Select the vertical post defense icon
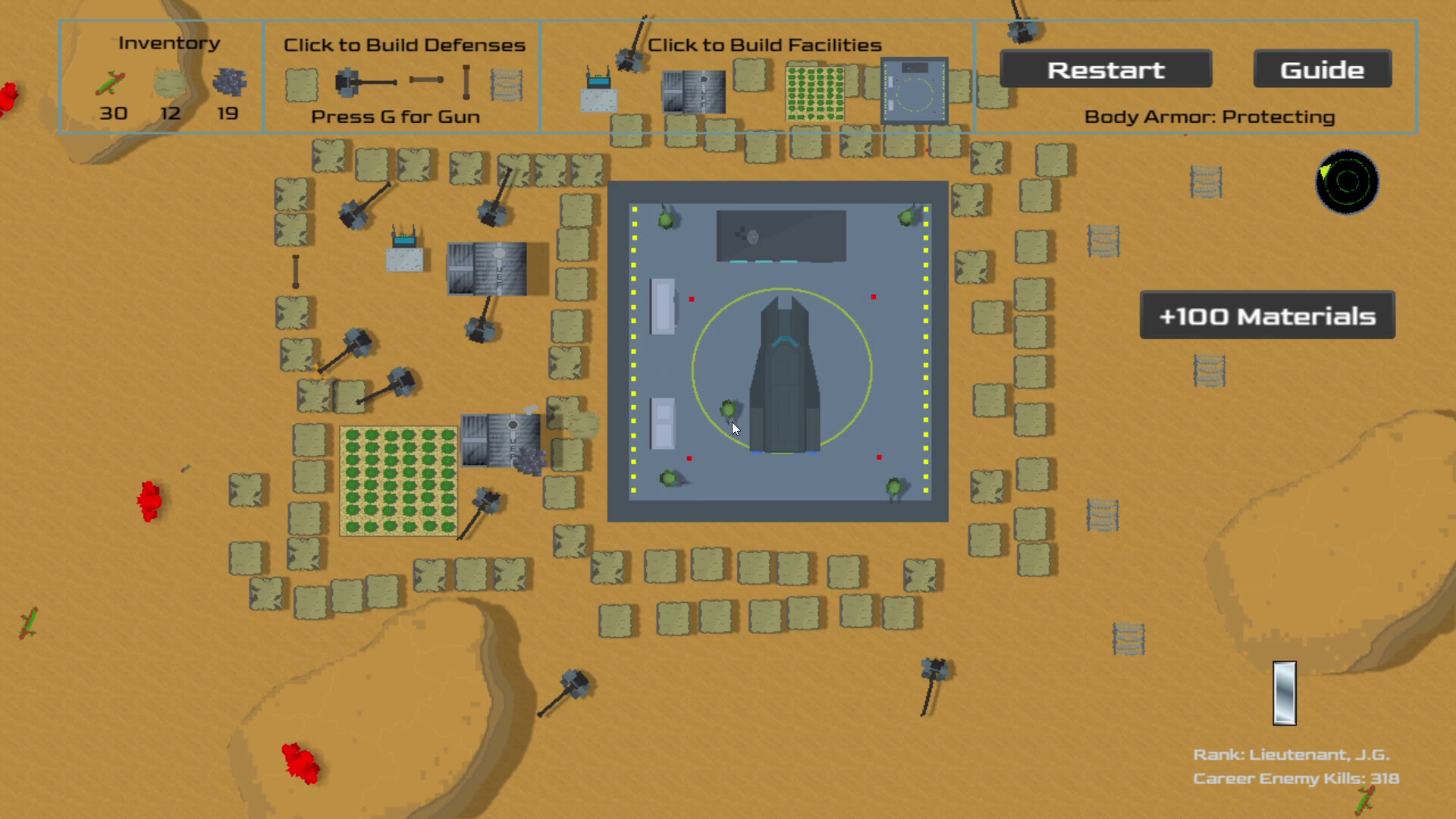Screen dimensions: 1456x819 click(465, 81)
